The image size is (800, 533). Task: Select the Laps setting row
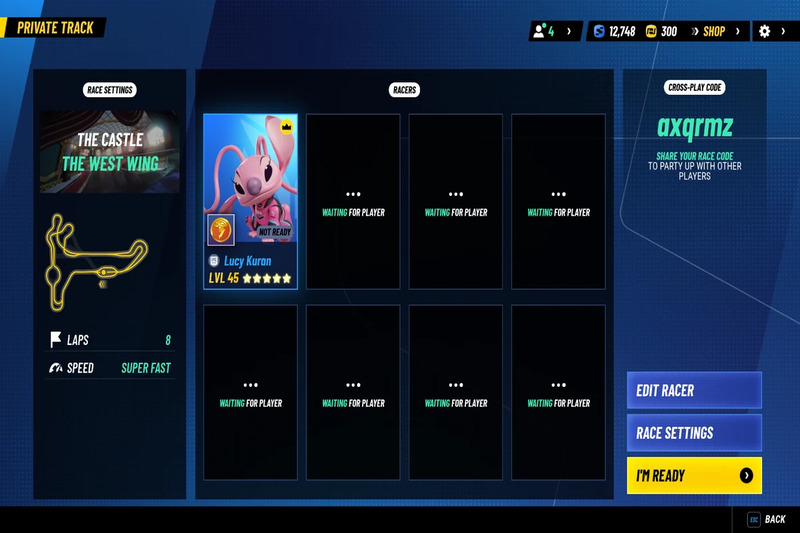[x=110, y=340]
